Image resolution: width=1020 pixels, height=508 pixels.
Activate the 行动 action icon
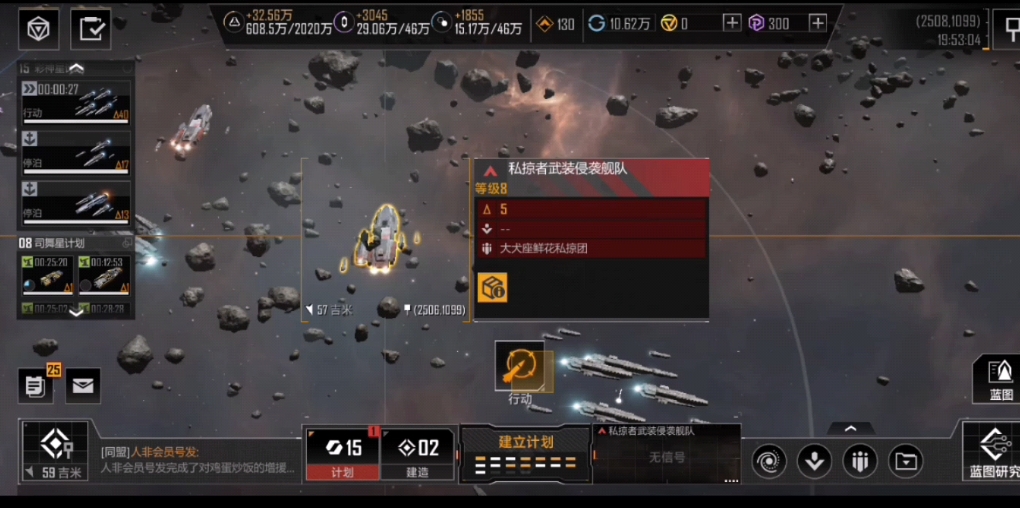(520, 367)
